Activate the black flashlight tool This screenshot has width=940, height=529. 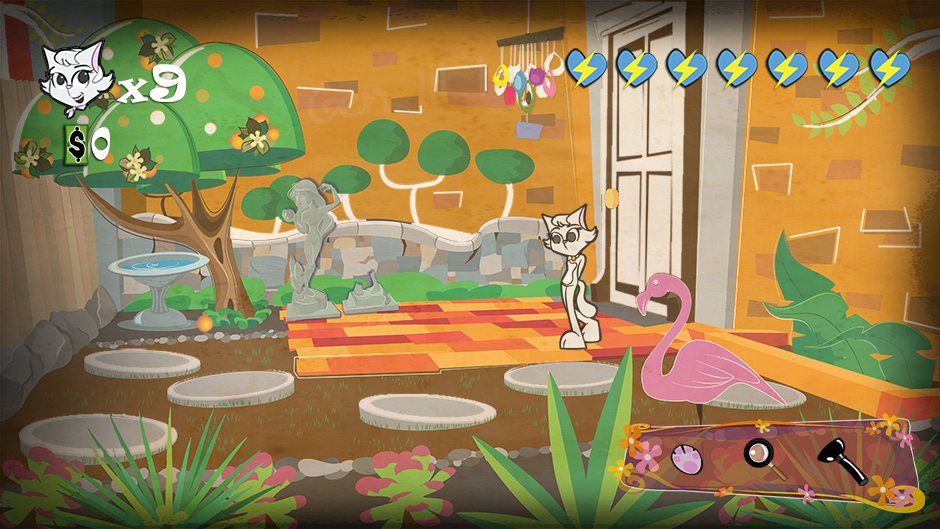coord(840,460)
